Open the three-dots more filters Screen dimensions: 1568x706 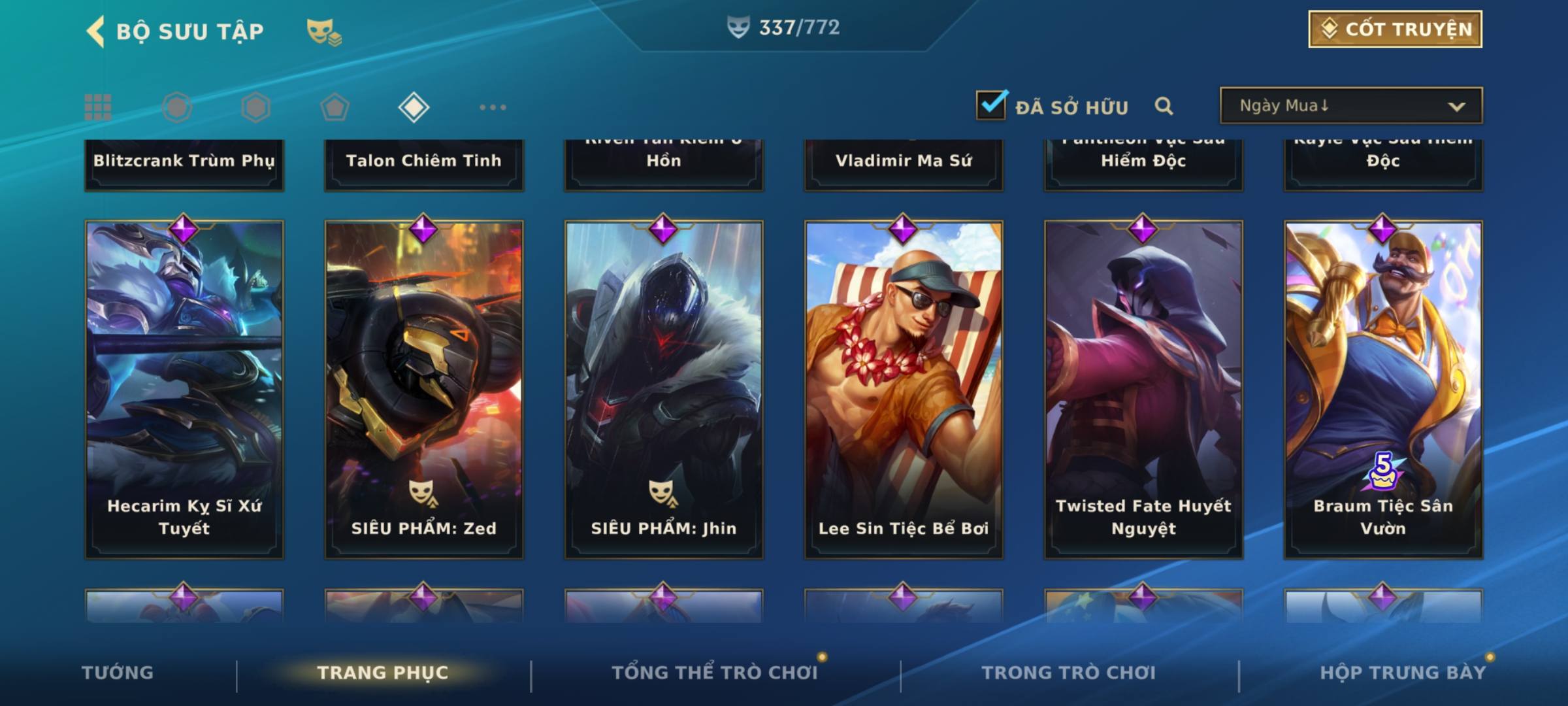[x=493, y=107]
